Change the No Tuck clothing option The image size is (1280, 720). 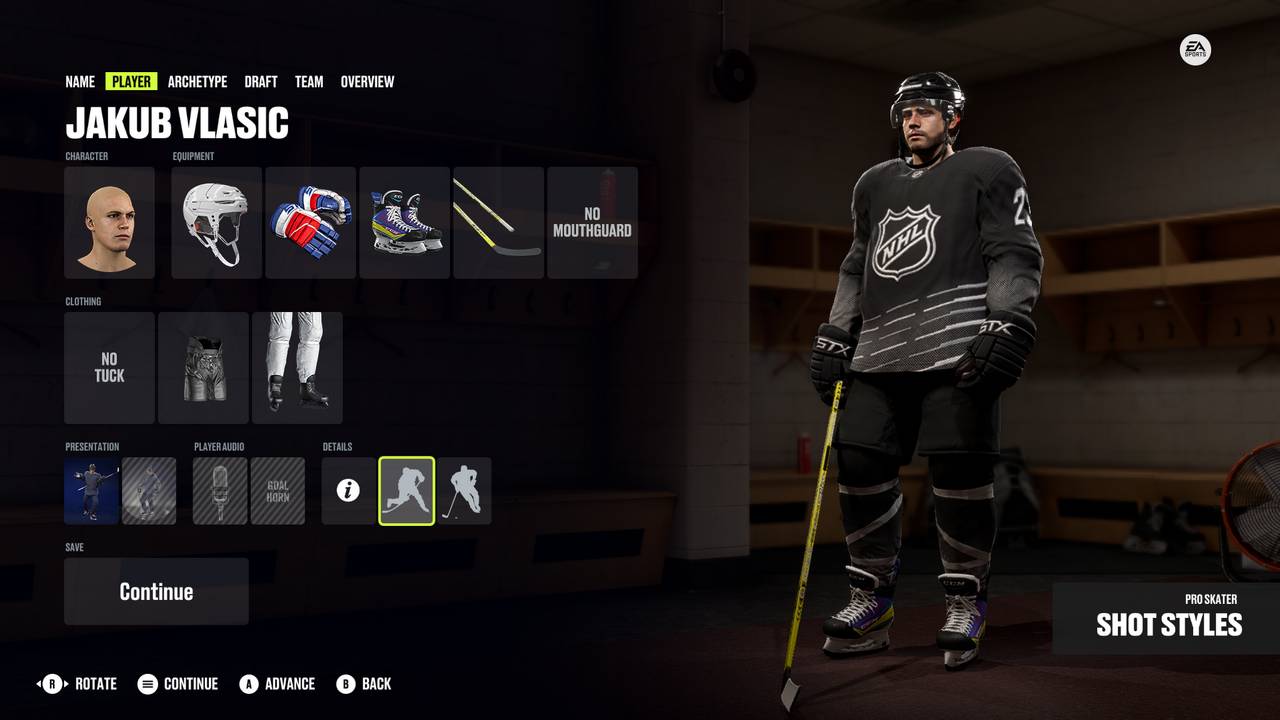pyautogui.click(x=110, y=367)
